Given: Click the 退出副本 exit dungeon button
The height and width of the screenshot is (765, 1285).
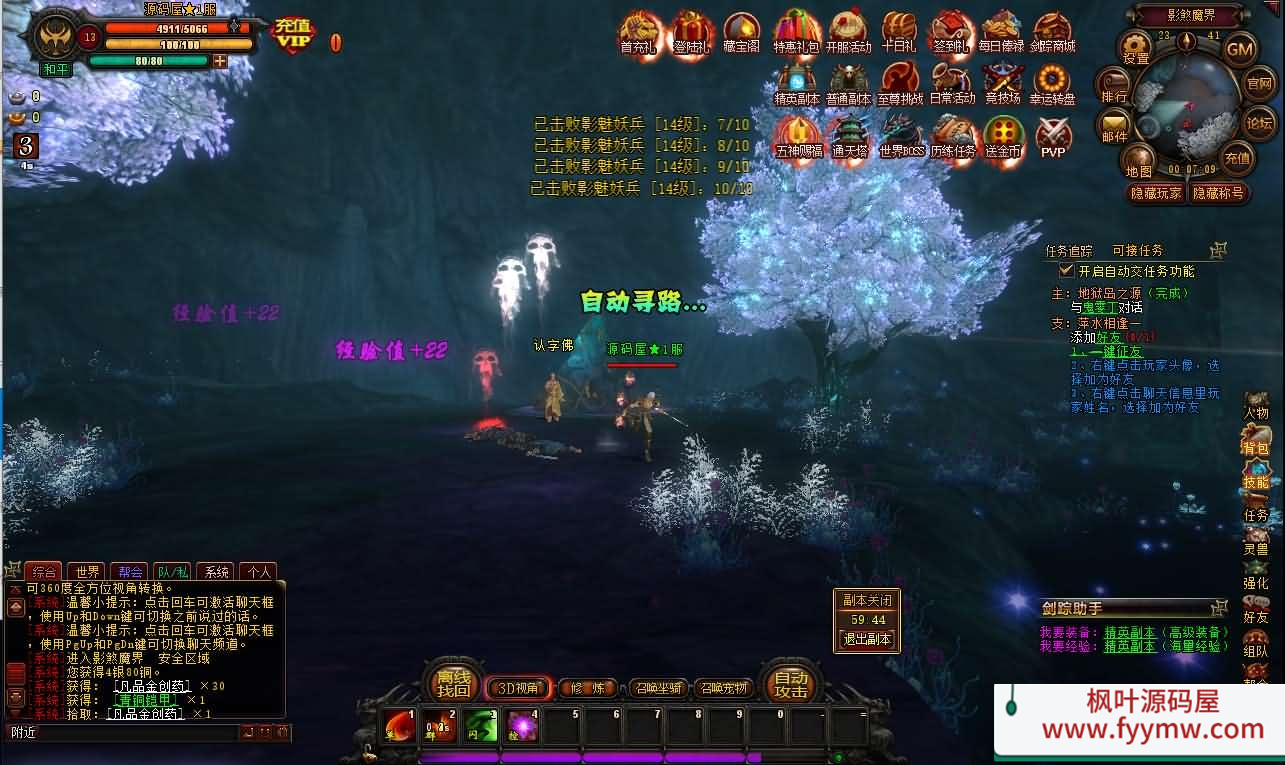Looking at the screenshot, I should [x=867, y=639].
